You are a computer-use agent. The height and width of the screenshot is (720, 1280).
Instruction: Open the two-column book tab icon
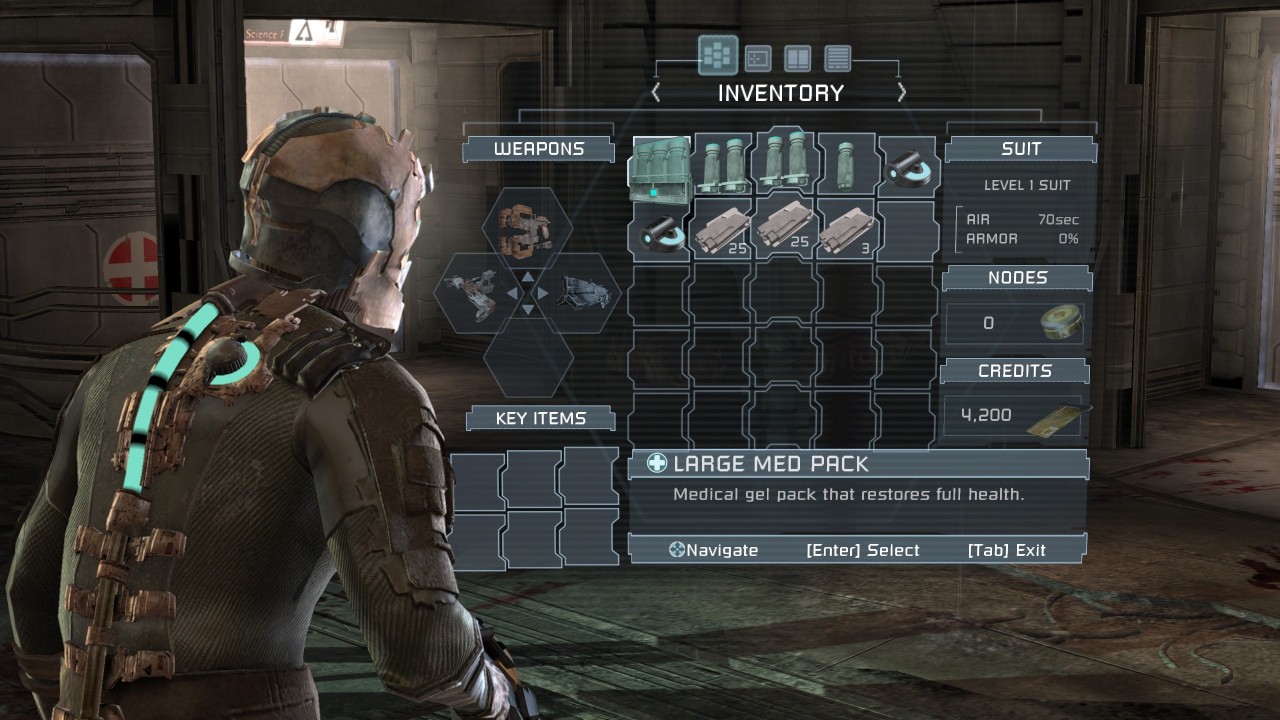tap(797, 59)
